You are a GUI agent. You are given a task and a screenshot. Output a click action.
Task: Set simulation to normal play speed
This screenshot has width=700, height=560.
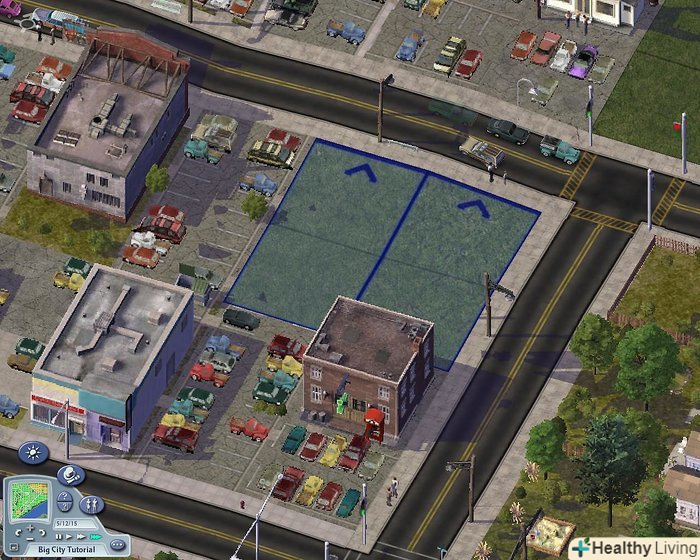coord(69,537)
